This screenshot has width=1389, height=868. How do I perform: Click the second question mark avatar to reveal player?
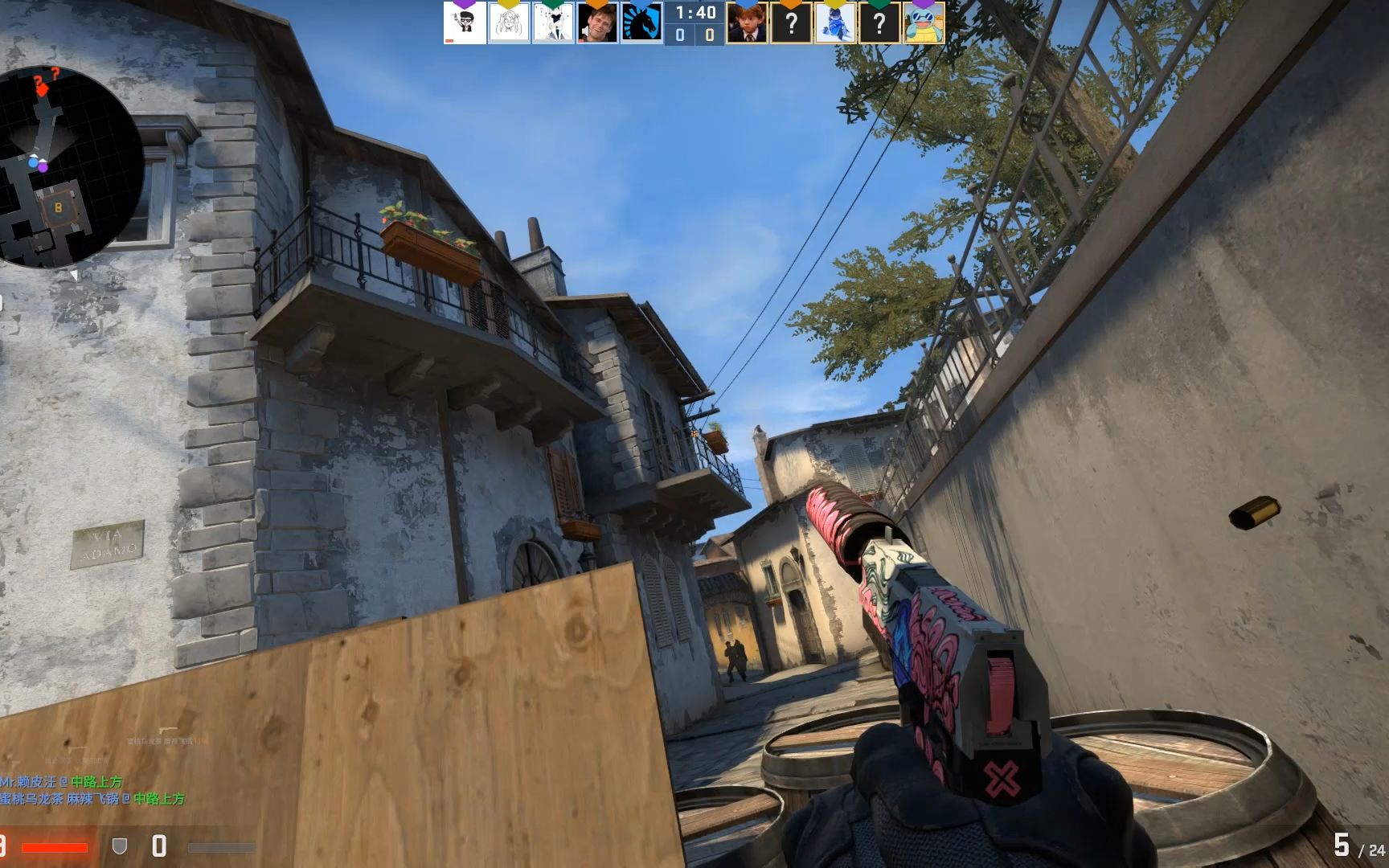click(x=879, y=24)
